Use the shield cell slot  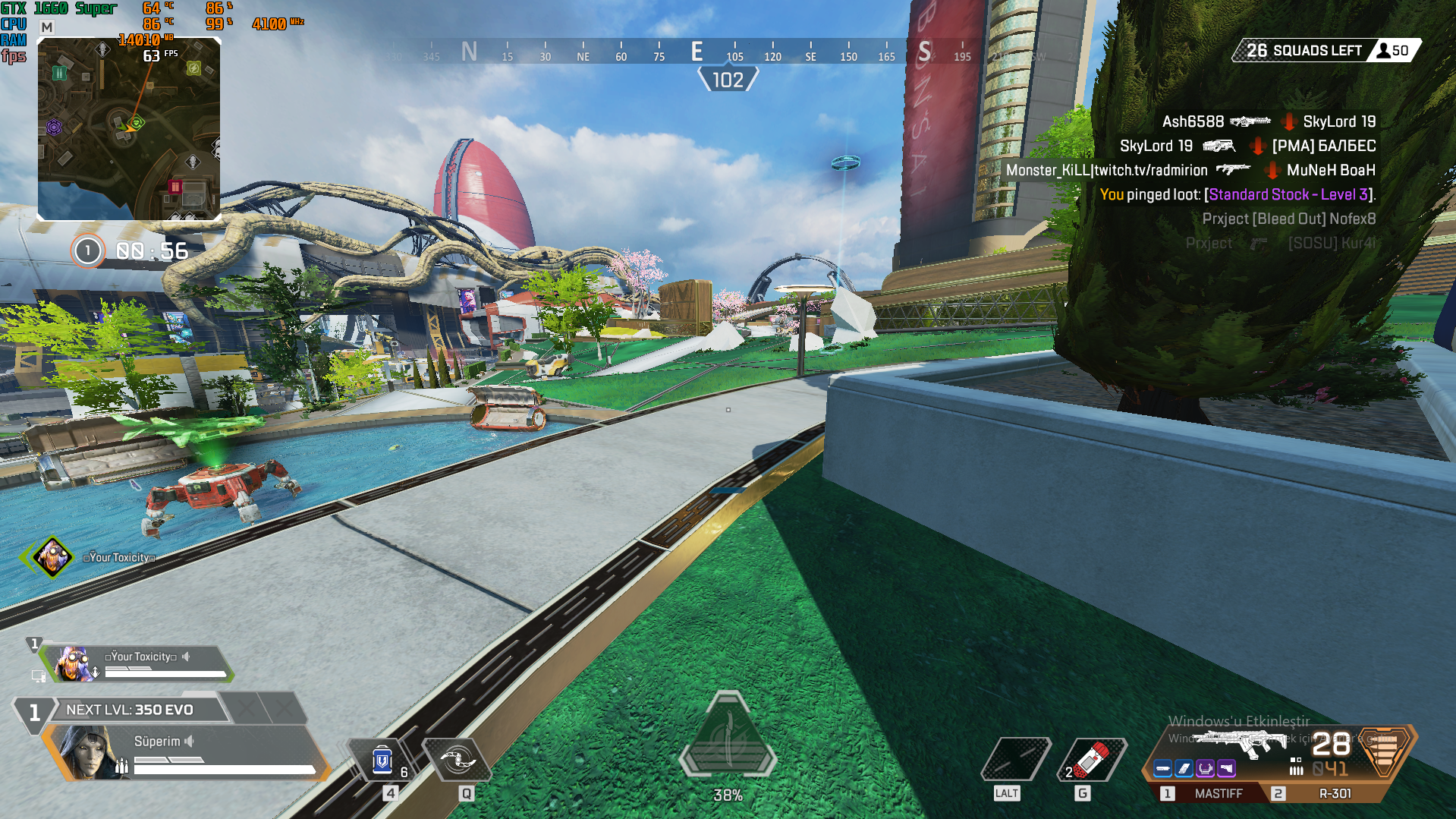(383, 761)
